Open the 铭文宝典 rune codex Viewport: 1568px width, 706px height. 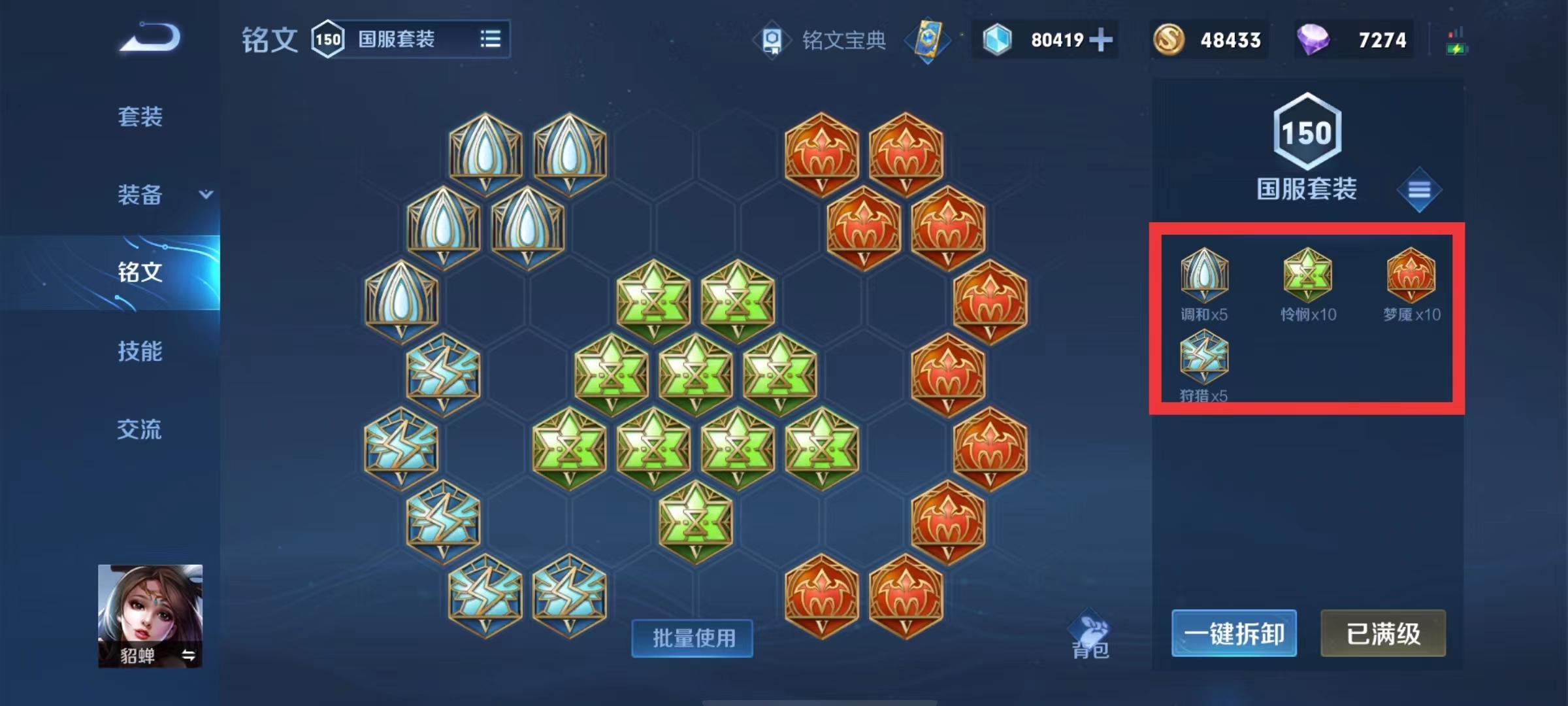pos(843,41)
